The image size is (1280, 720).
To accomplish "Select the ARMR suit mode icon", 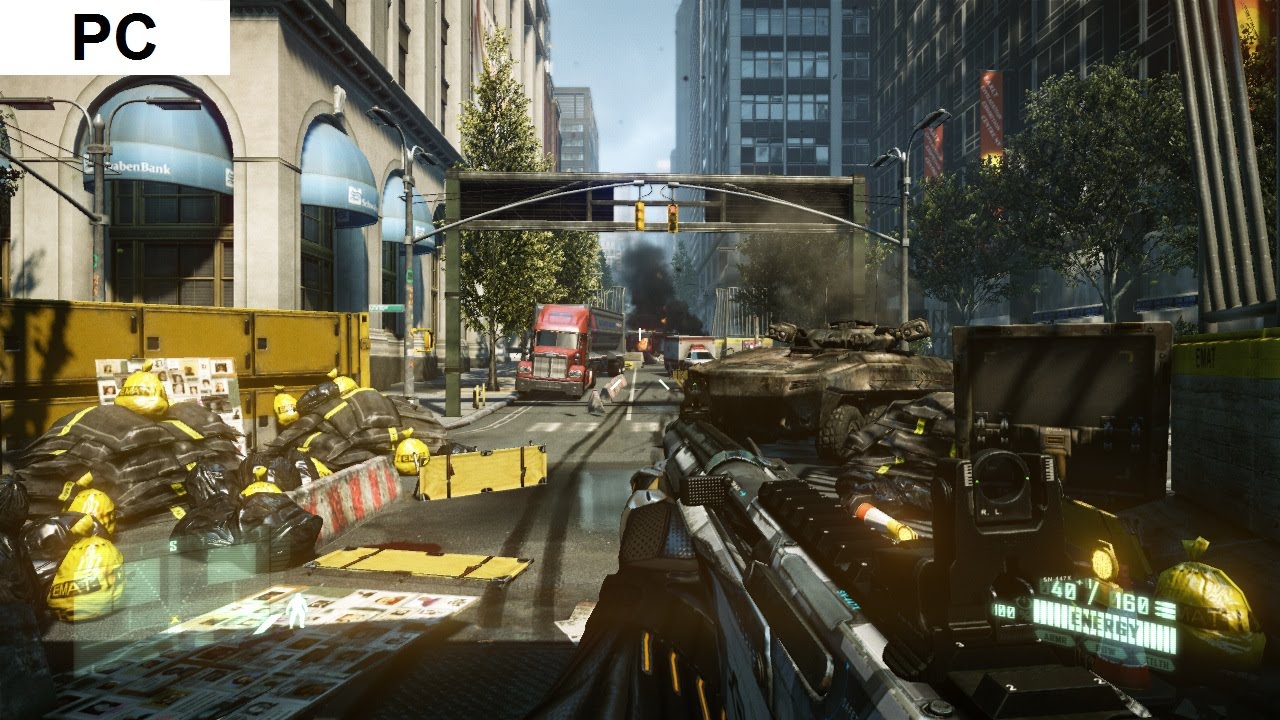I will [x=1057, y=639].
